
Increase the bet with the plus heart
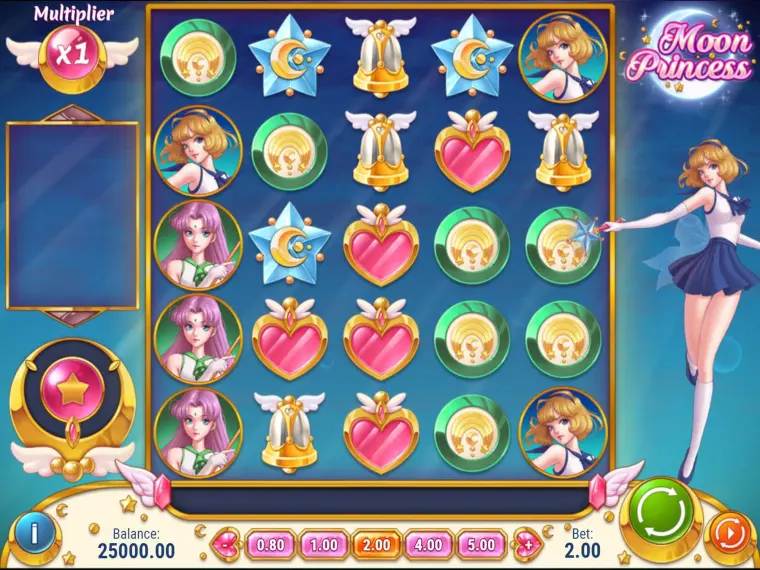click(x=526, y=546)
